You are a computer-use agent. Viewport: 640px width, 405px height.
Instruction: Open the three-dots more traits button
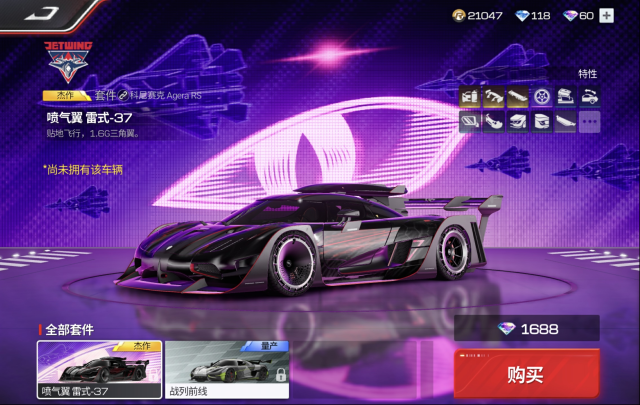pyautogui.click(x=590, y=121)
